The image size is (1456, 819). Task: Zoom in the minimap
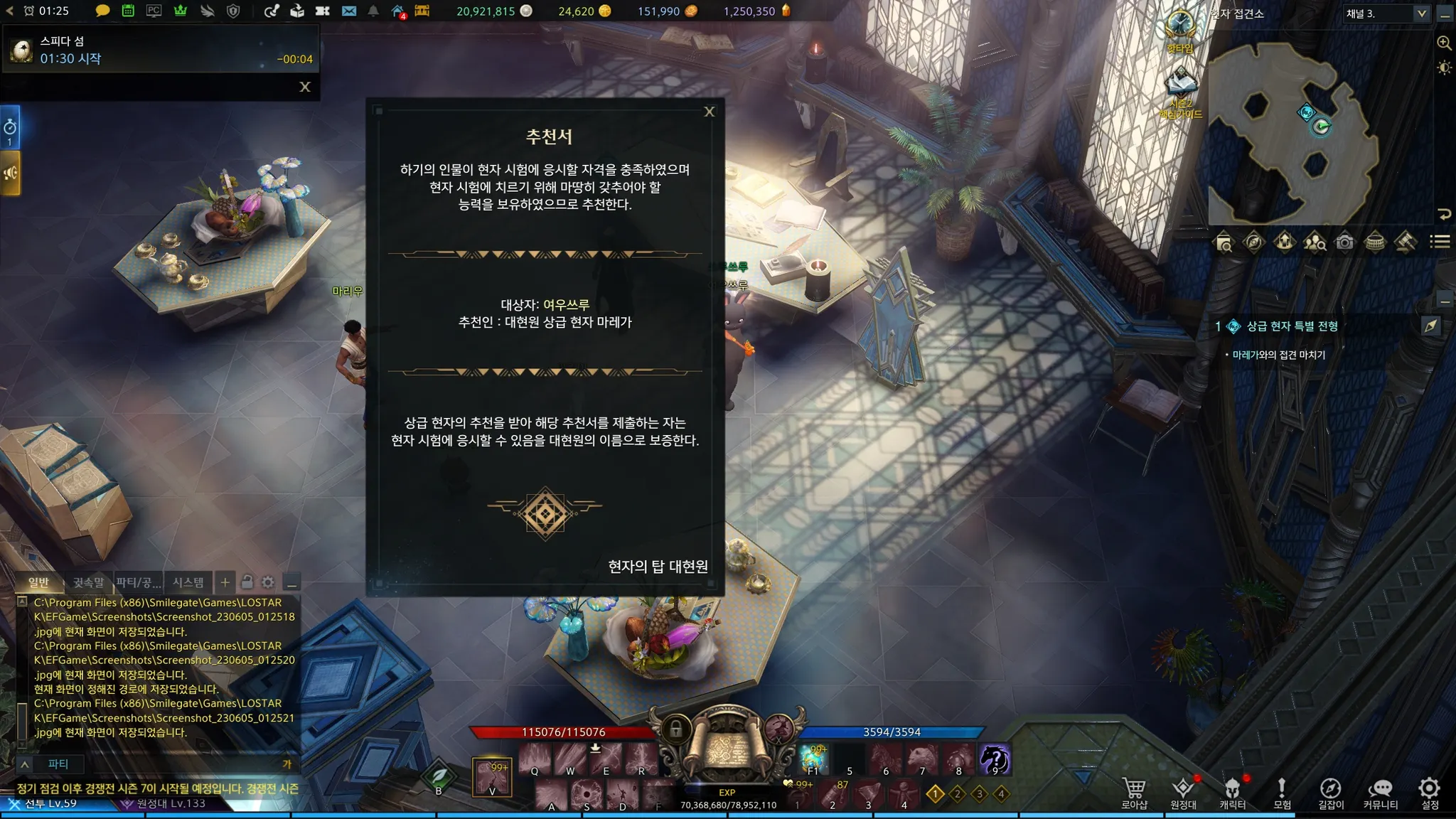click(x=1444, y=43)
